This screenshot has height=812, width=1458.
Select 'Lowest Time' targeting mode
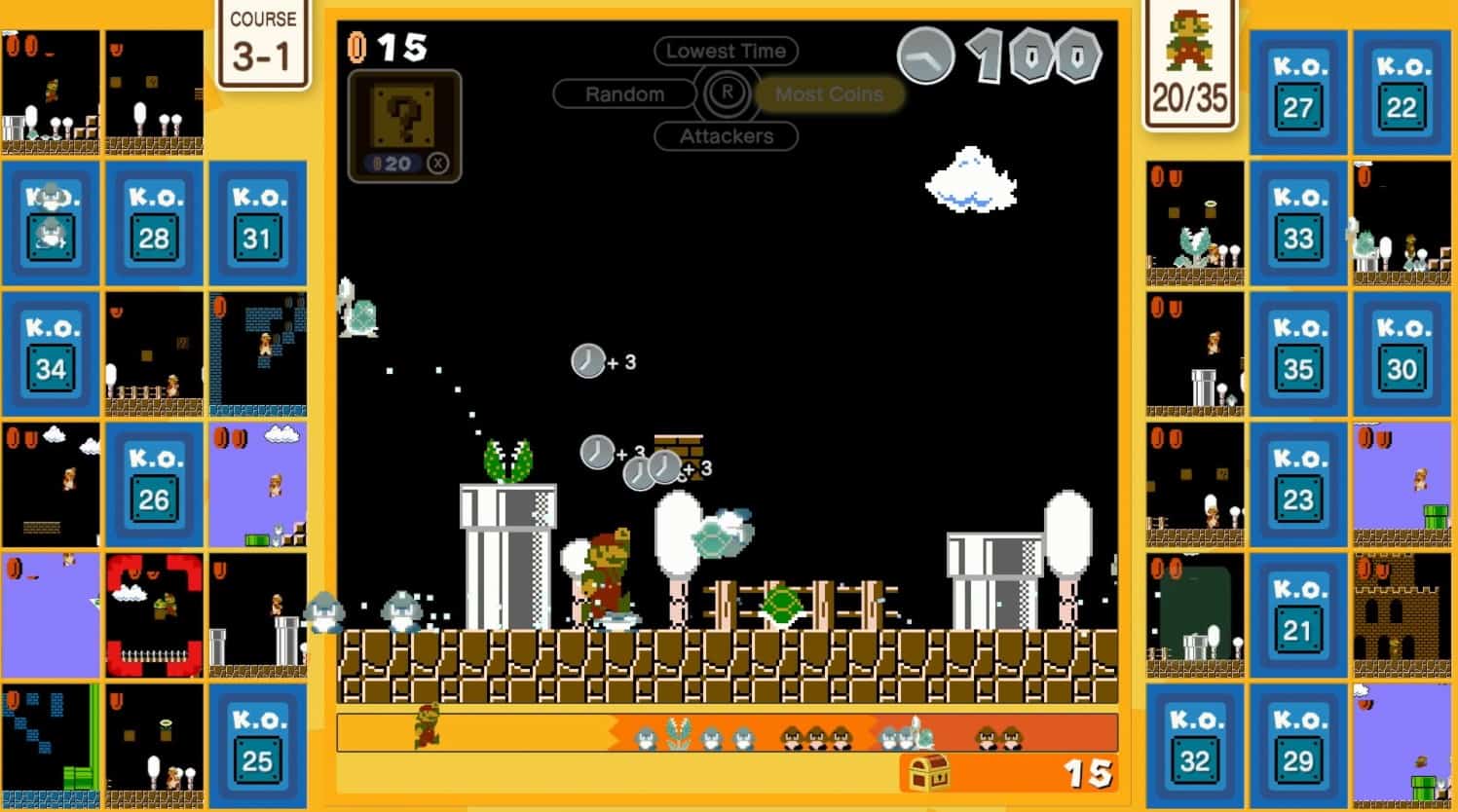[725, 50]
